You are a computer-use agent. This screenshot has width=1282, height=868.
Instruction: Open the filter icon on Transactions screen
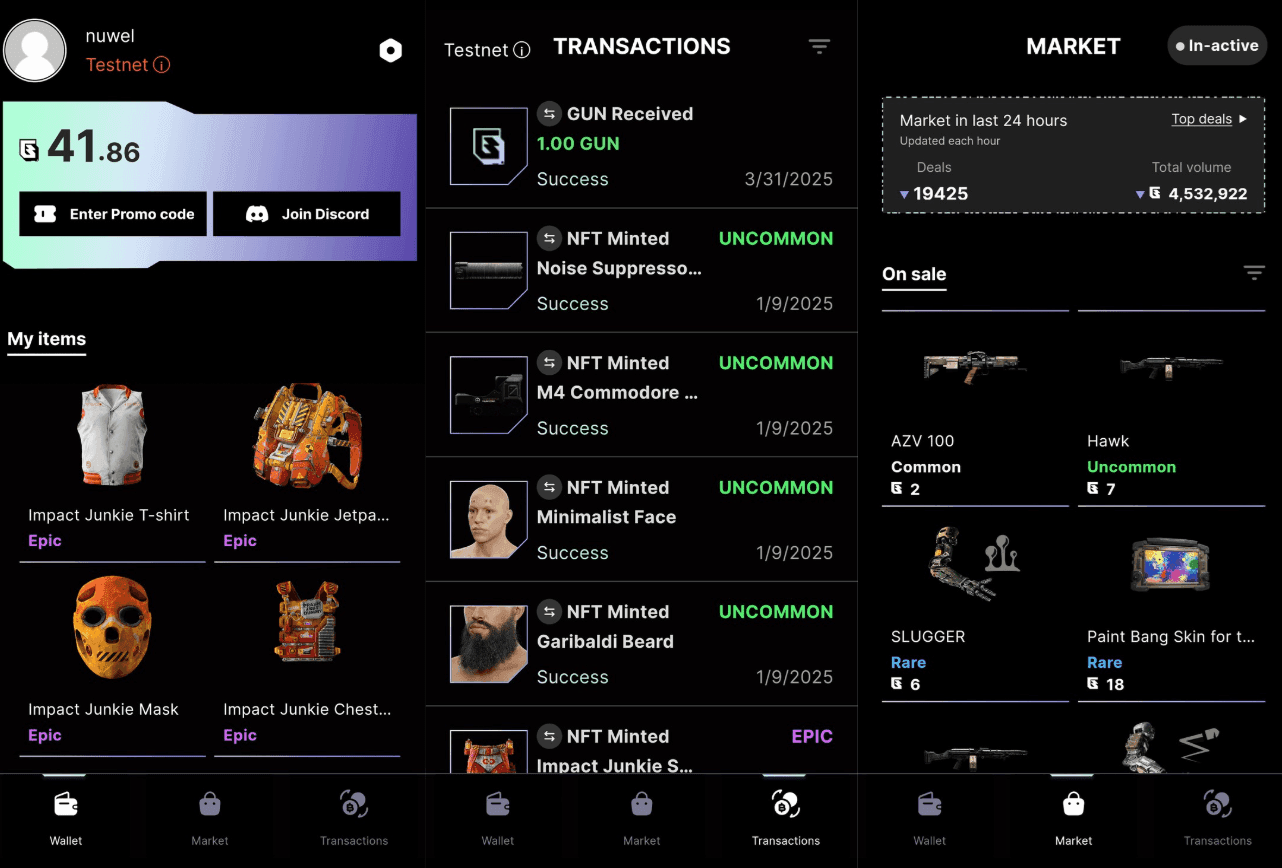coord(819,46)
